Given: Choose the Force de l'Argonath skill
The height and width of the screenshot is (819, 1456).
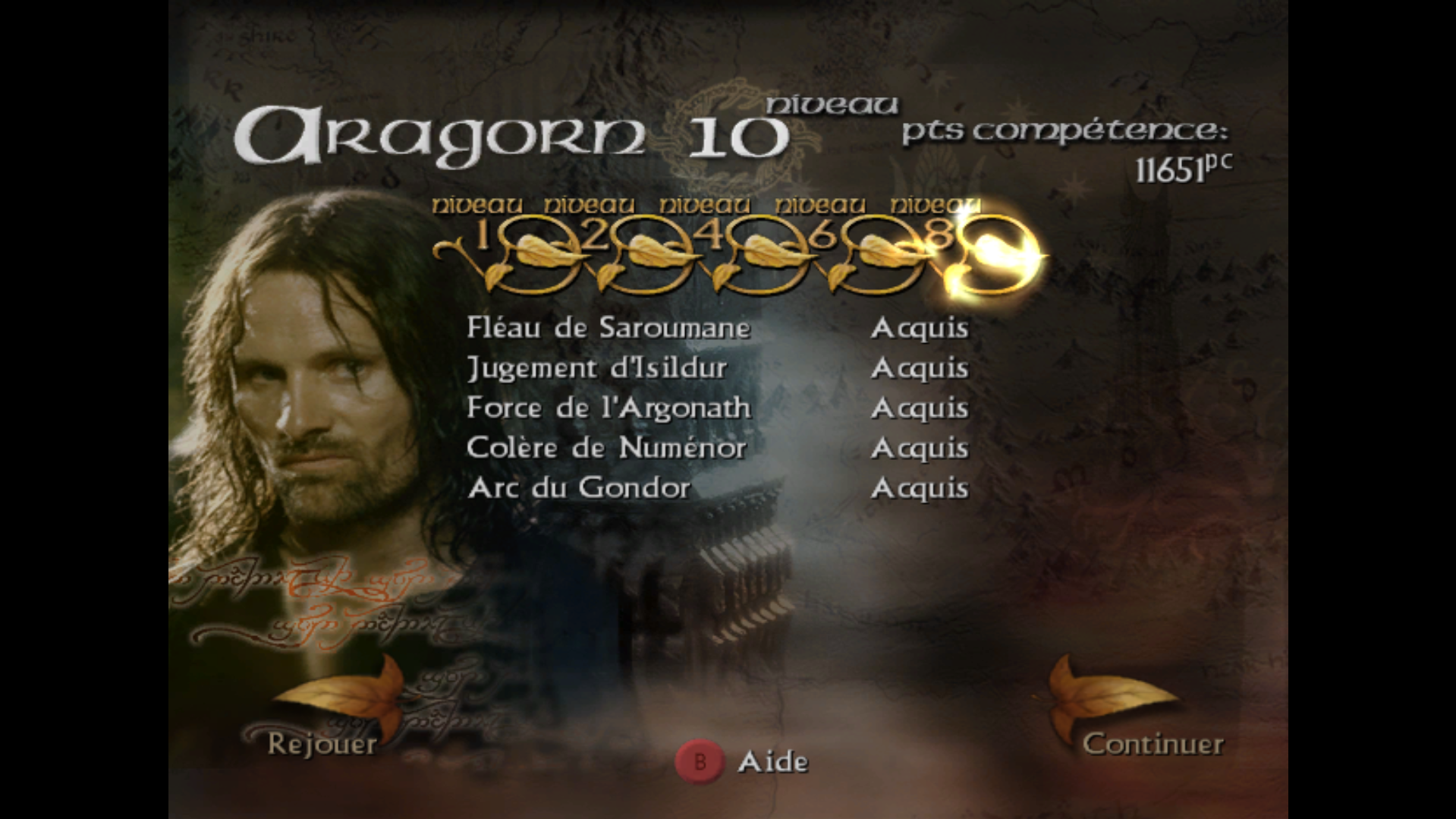Looking at the screenshot, I should pos(609,408).
